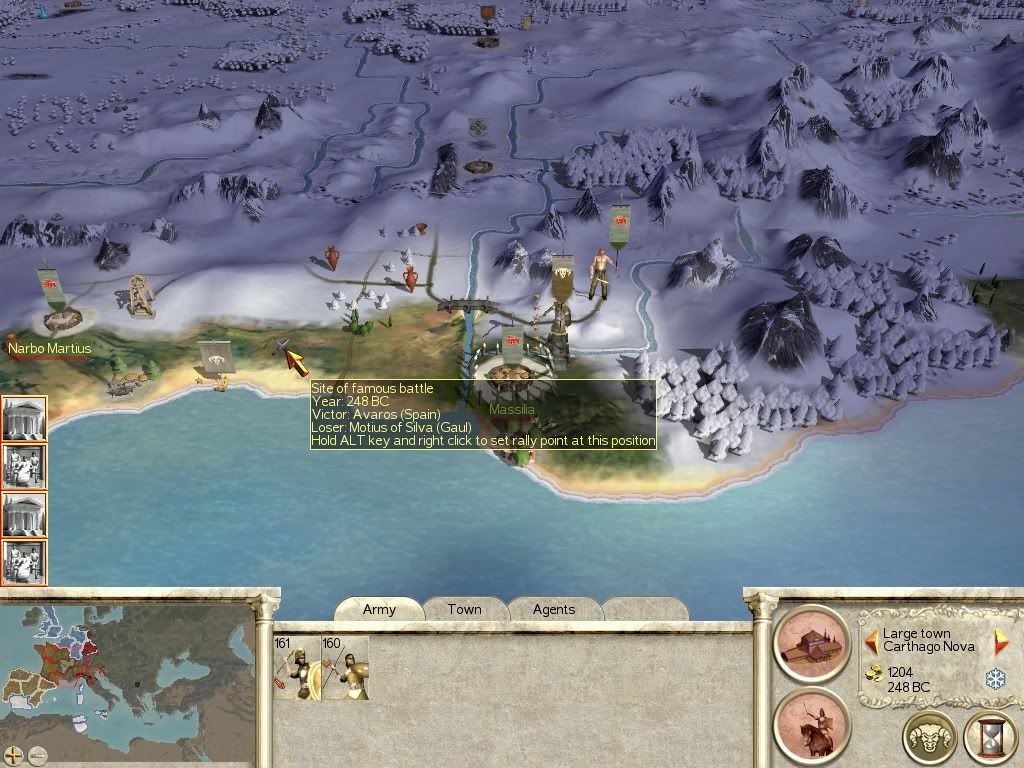
Task: Switch to the Army tab
Action: [x=379, y=609]
